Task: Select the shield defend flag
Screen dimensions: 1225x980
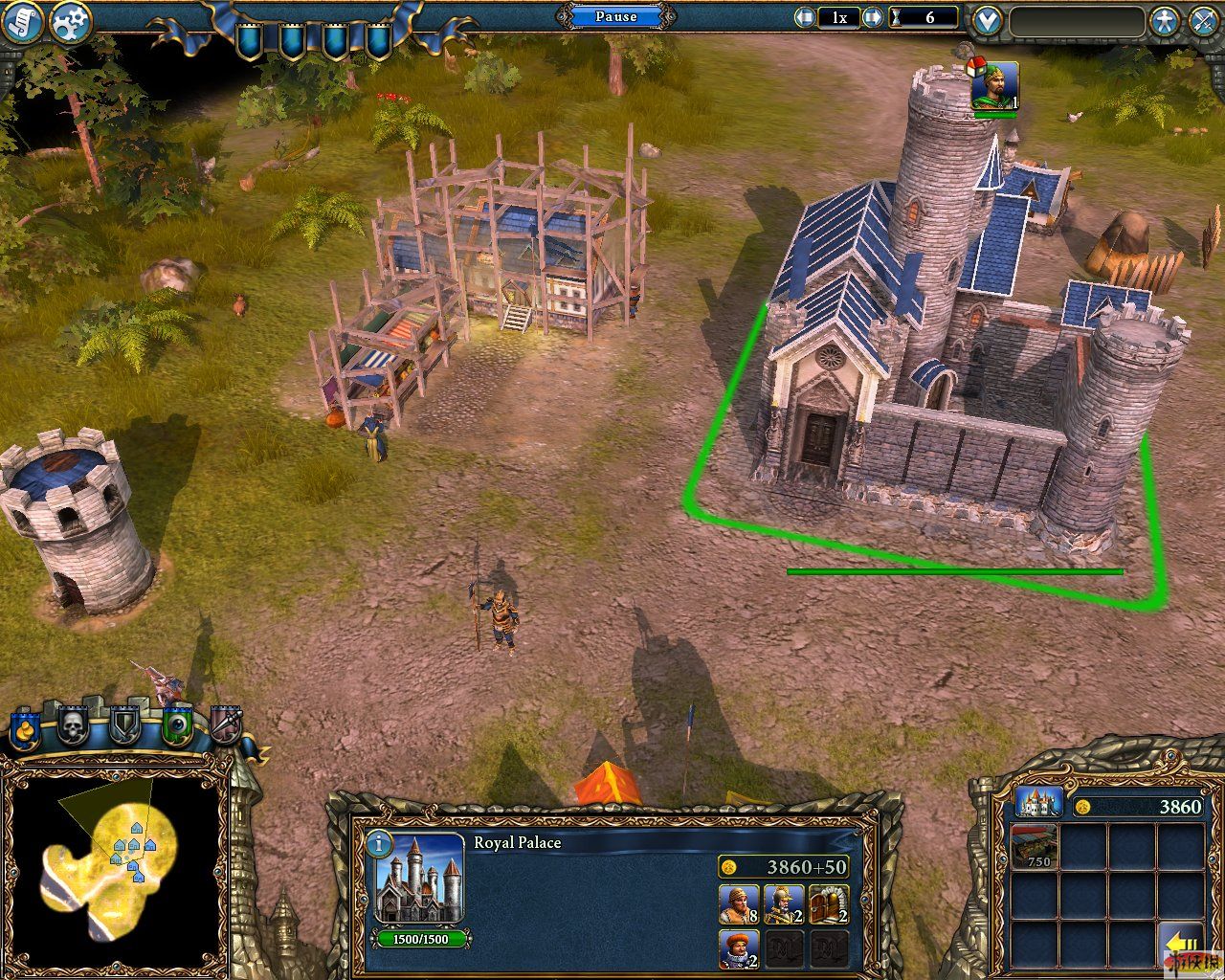Action: pyautogui.click(x=125, y=727)
